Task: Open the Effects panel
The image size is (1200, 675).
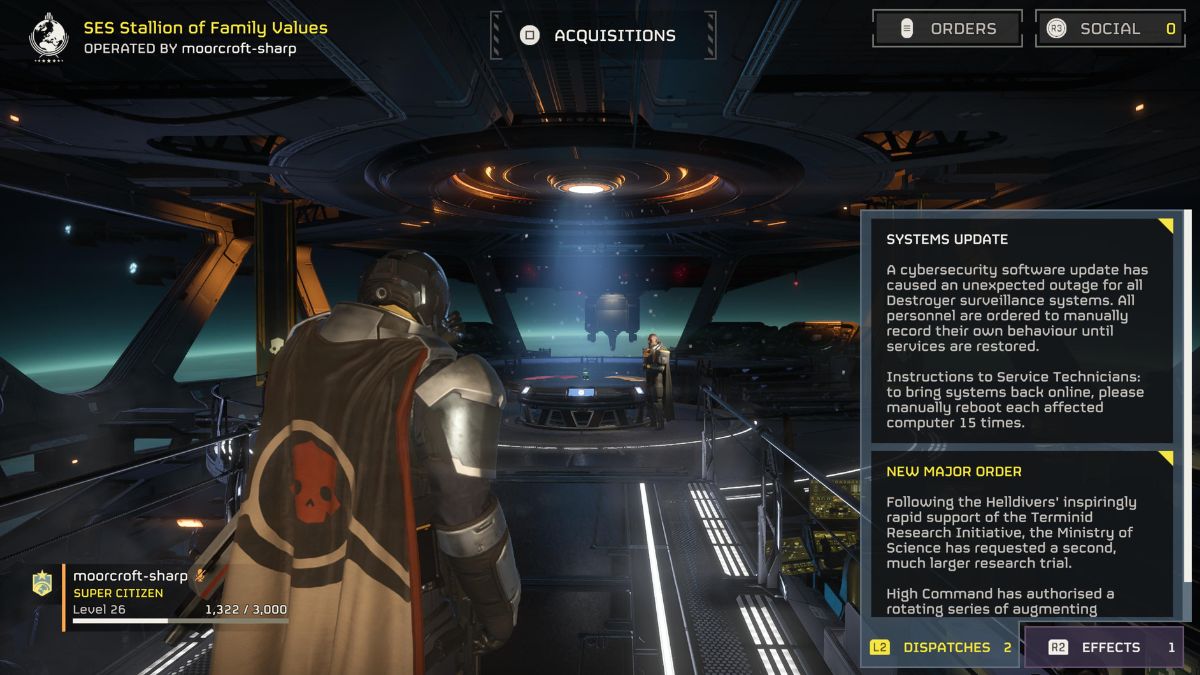Action: coord(1102,647)
